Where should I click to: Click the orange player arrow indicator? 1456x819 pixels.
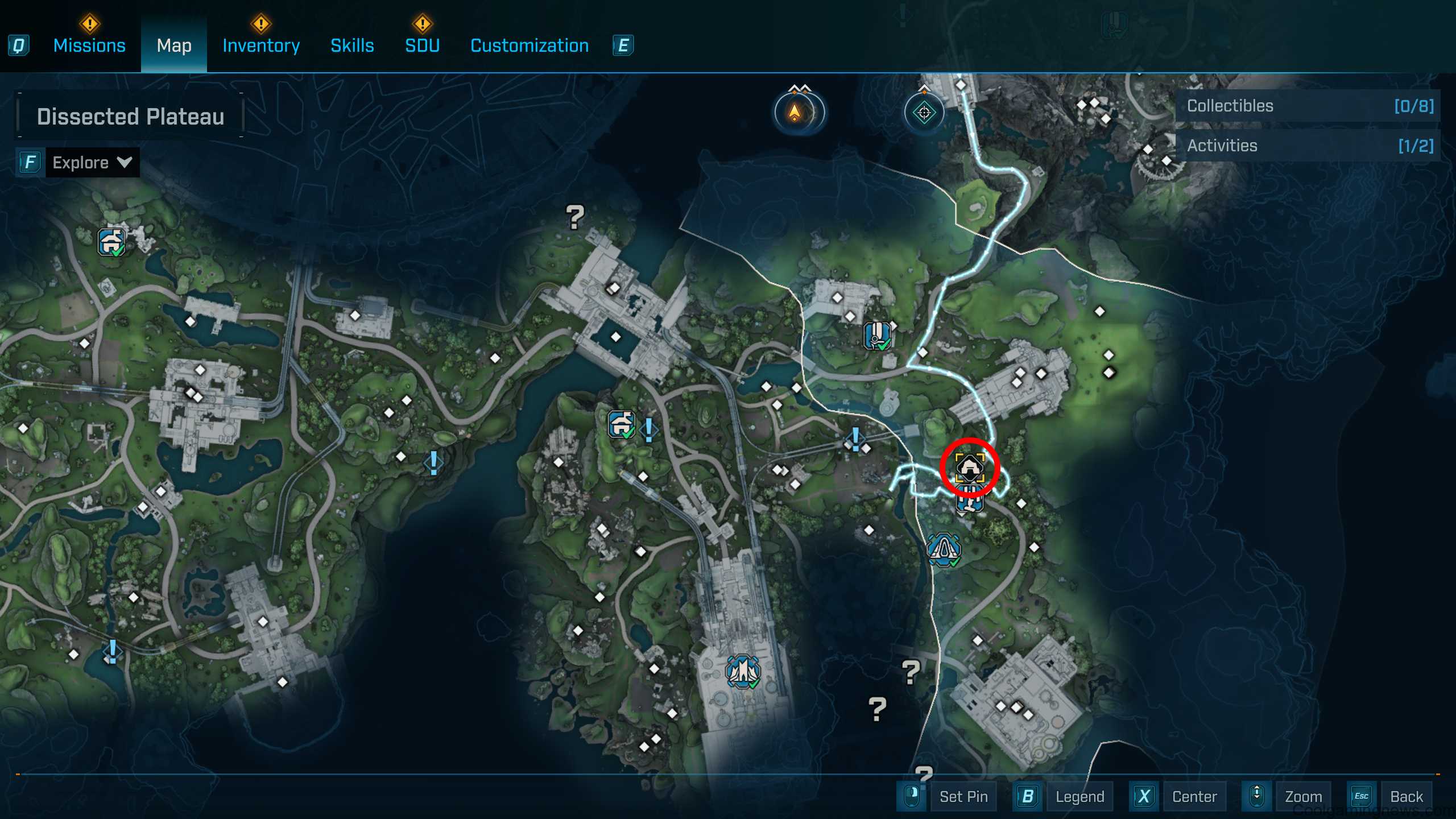click(x=795, y=112)
